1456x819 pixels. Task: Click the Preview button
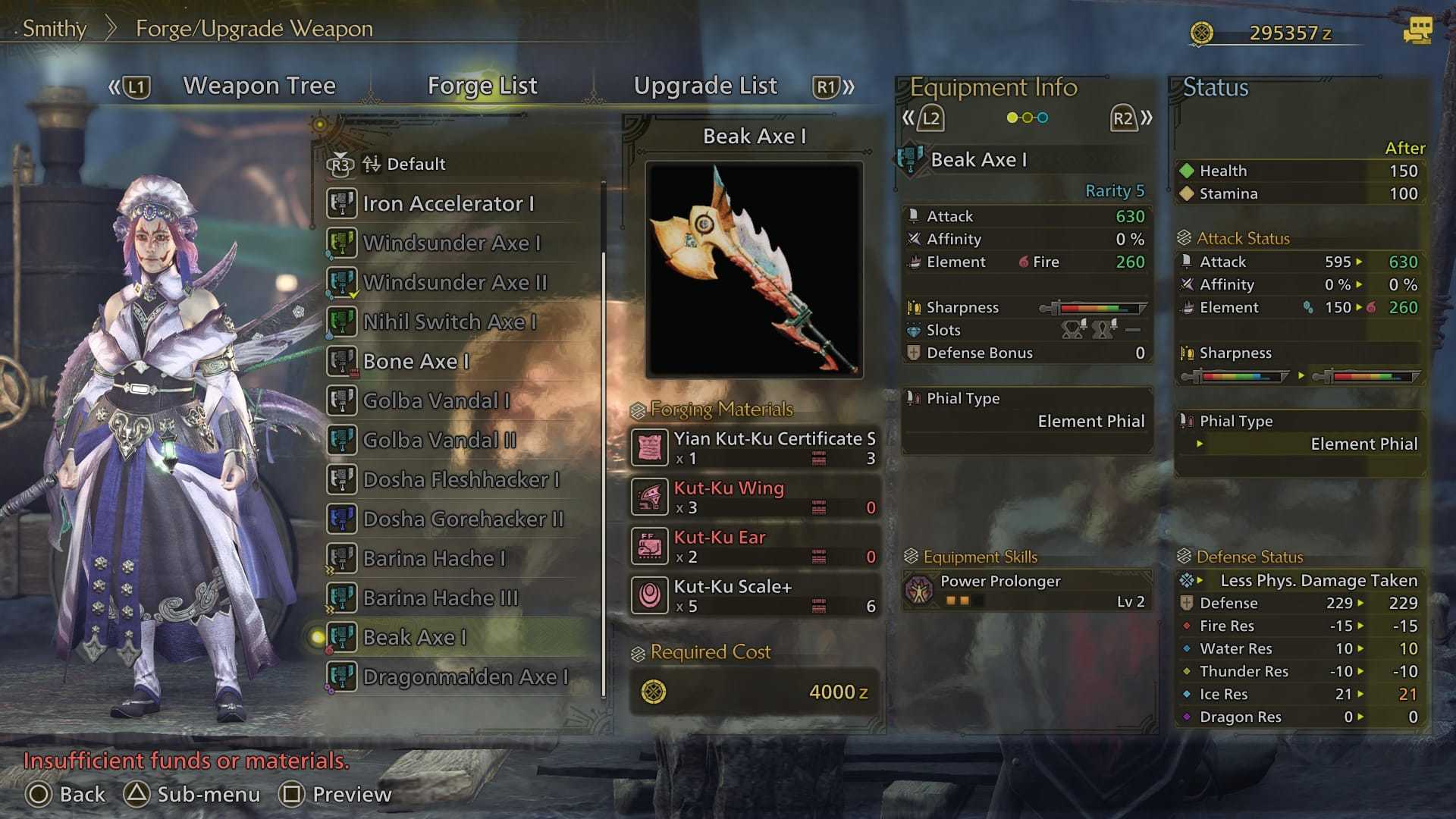336,794
